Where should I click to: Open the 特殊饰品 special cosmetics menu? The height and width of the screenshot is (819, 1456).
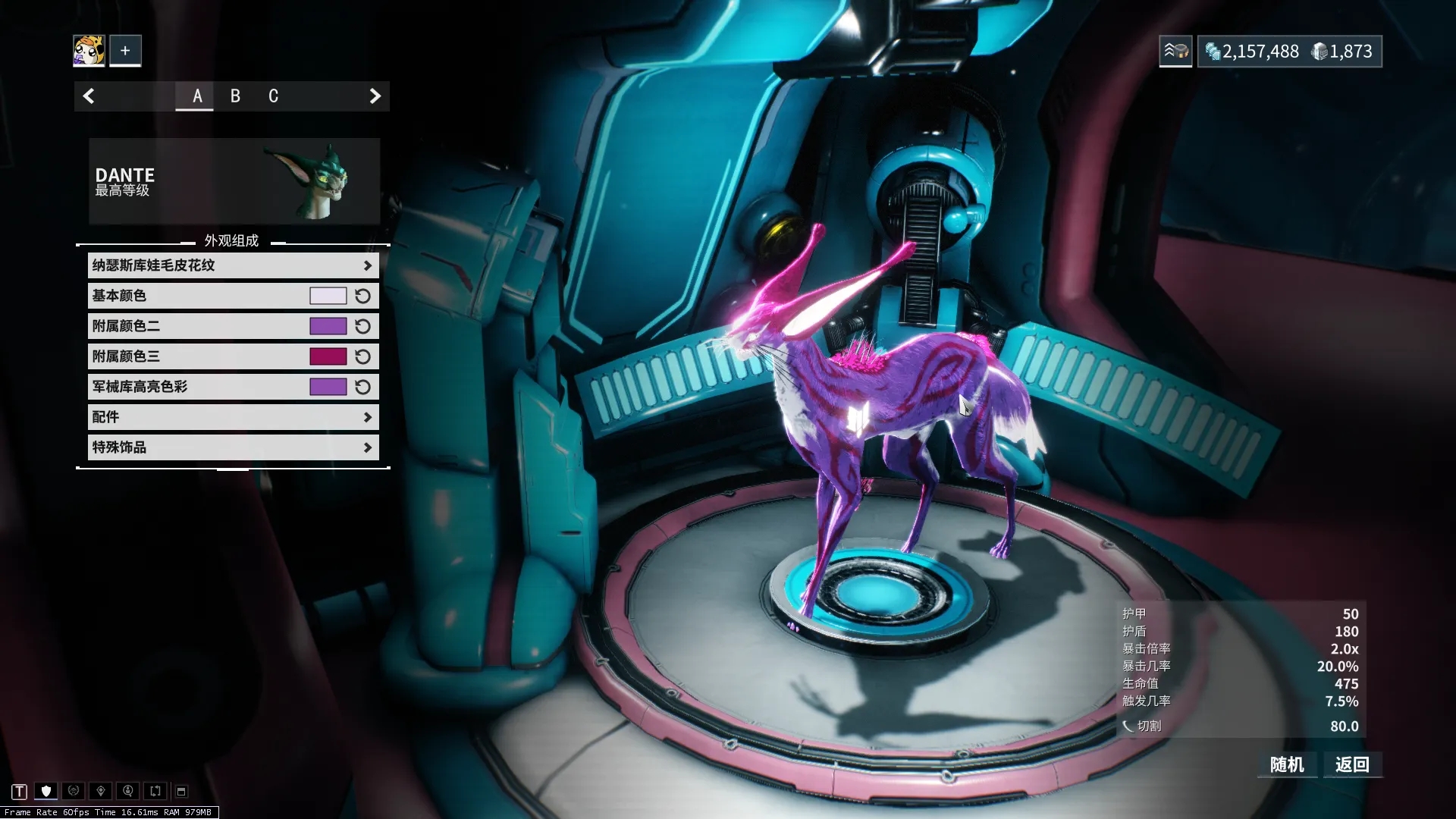pos(233,447)
